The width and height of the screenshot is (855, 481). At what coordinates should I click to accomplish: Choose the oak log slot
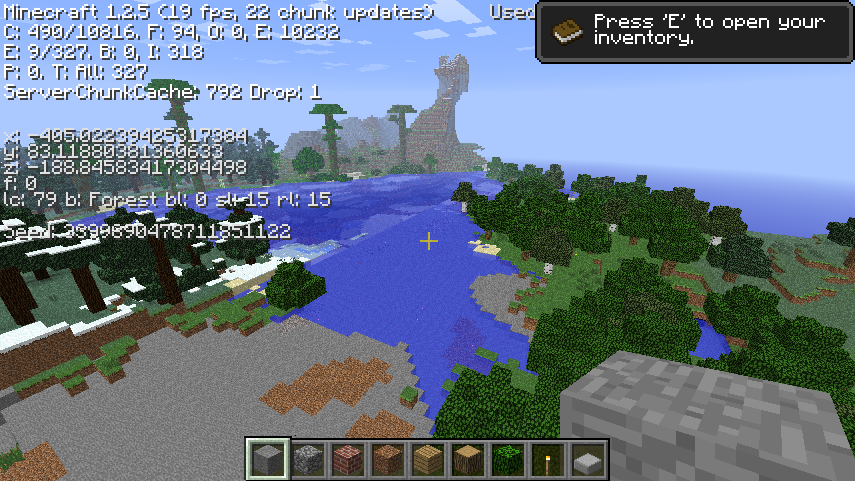pos(468,459)
